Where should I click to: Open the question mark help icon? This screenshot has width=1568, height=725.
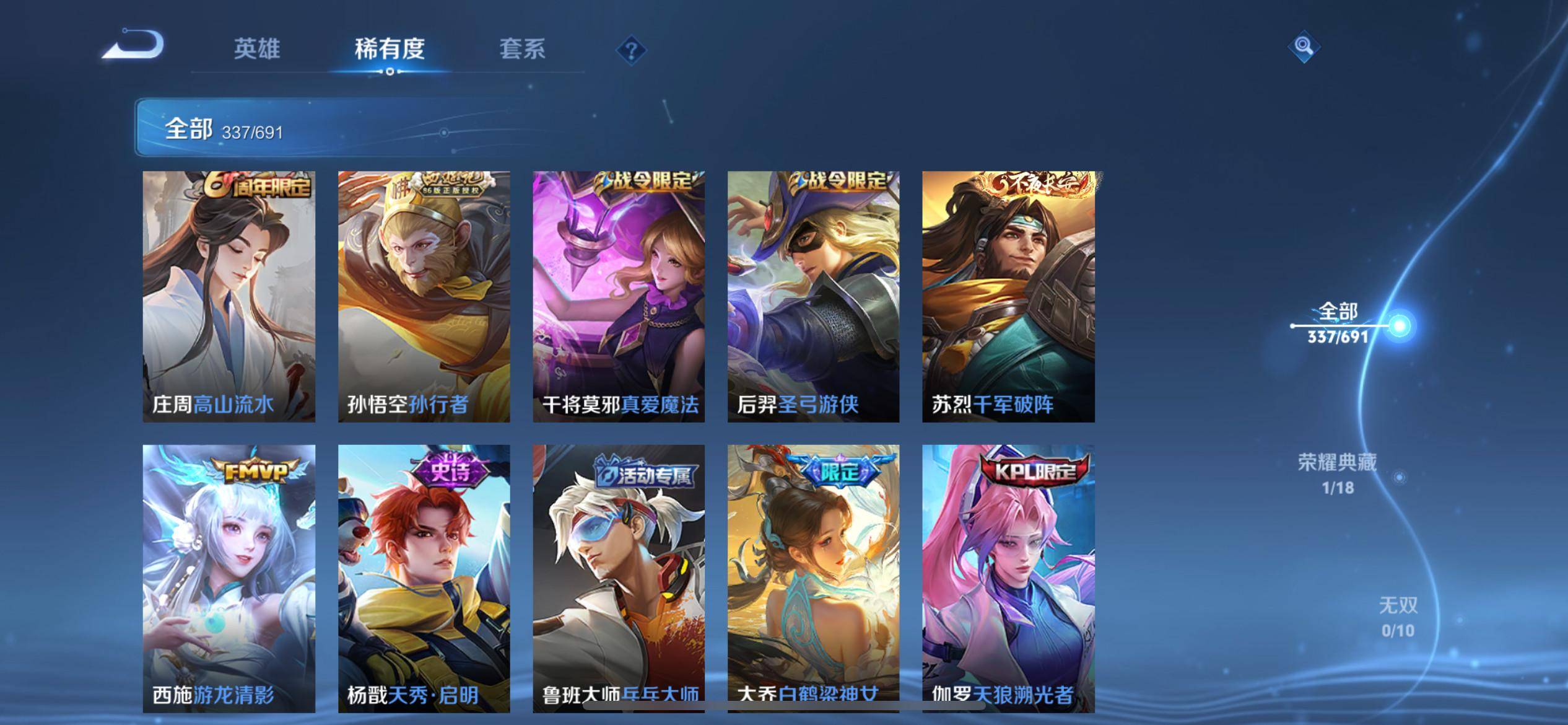click(631, 50)
